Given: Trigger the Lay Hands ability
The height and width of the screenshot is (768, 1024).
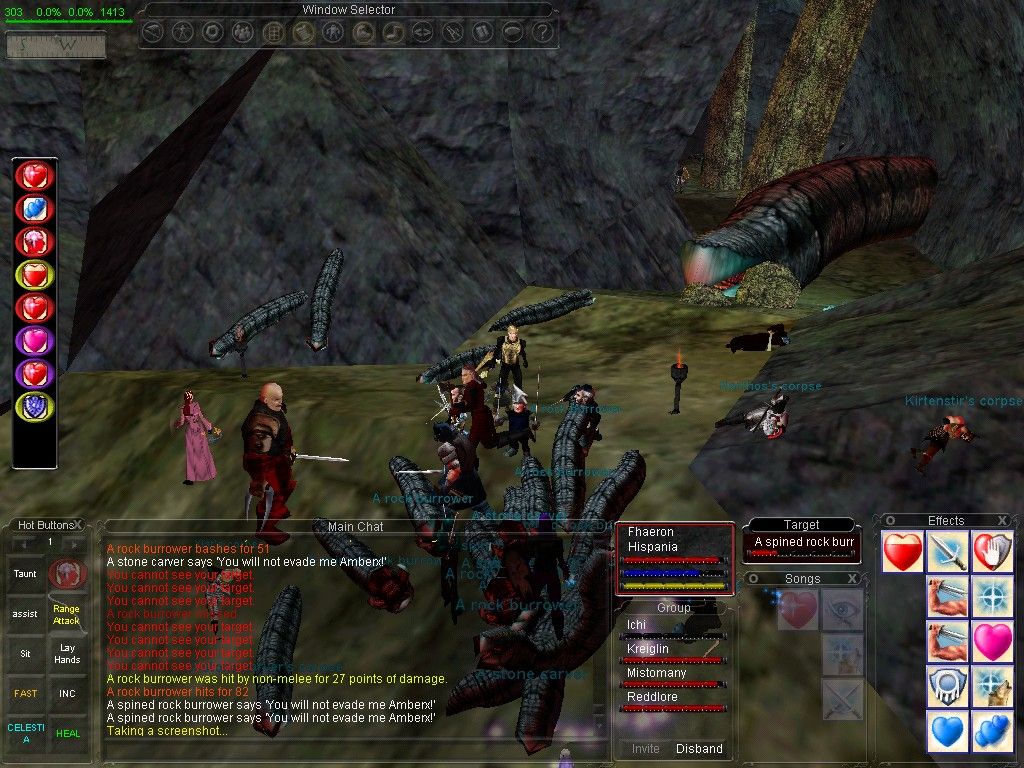Looking at the screenshot, I should click(67, 653).
